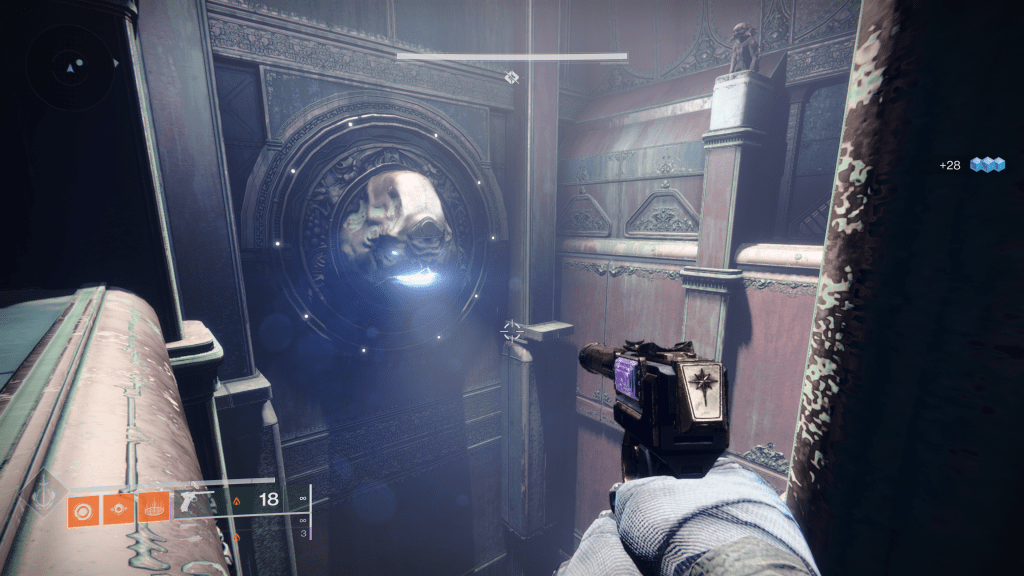Click the diamond objective waypoint marker
1024x576 pixels.
click(511, 76)
